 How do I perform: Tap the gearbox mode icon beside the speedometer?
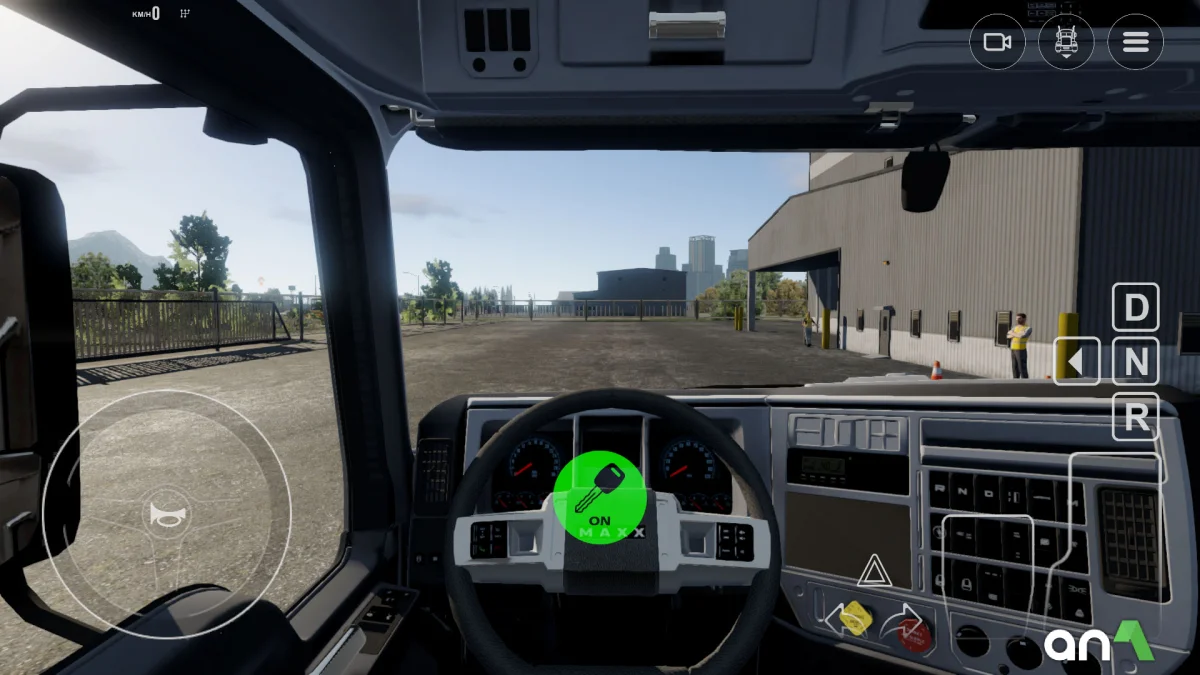click(x=184, y=14)
